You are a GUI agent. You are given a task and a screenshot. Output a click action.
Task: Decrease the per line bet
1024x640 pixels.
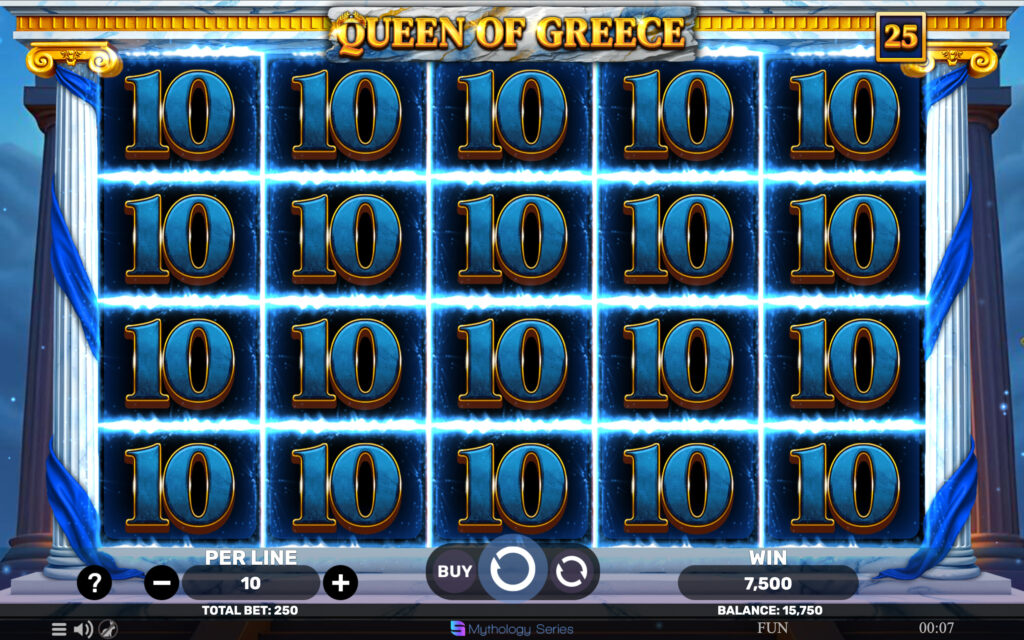tap(161, 582)
